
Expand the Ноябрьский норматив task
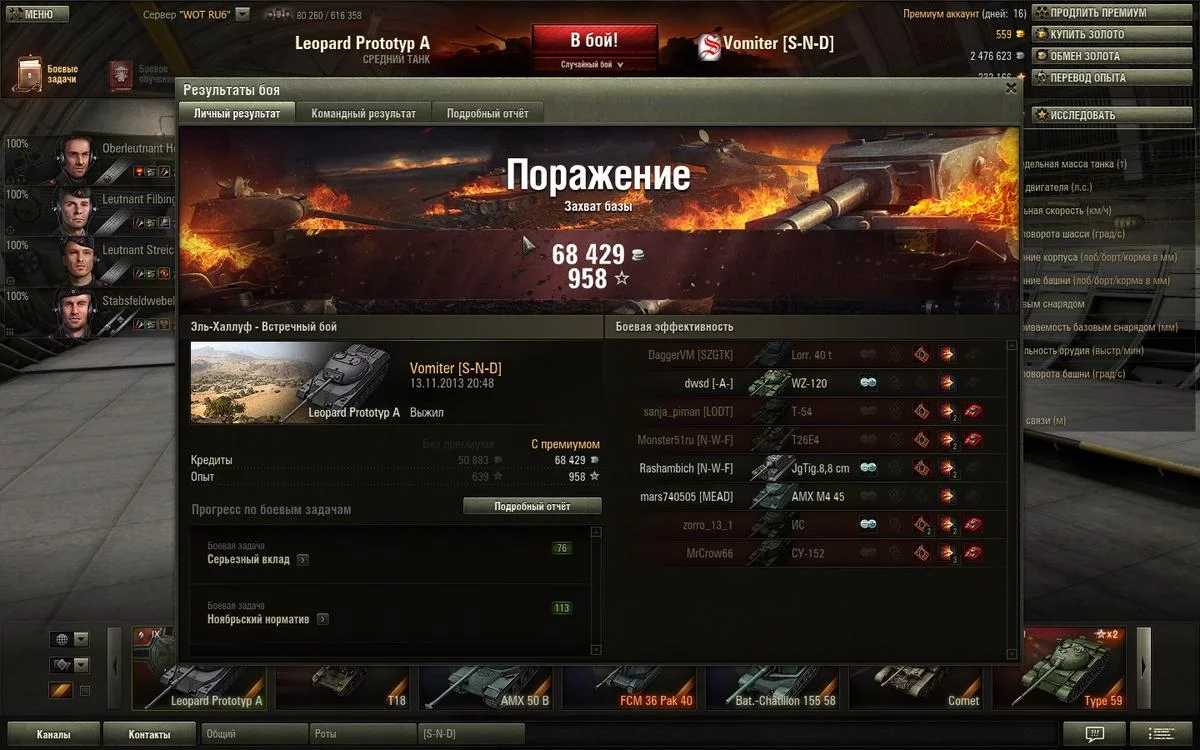pyautogui.click(x=323, y=620)
